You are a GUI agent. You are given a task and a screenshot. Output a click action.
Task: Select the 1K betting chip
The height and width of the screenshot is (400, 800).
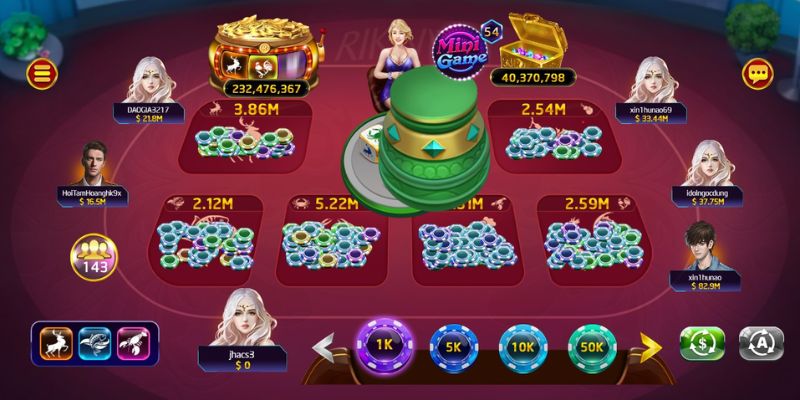[x=384, y=344]
